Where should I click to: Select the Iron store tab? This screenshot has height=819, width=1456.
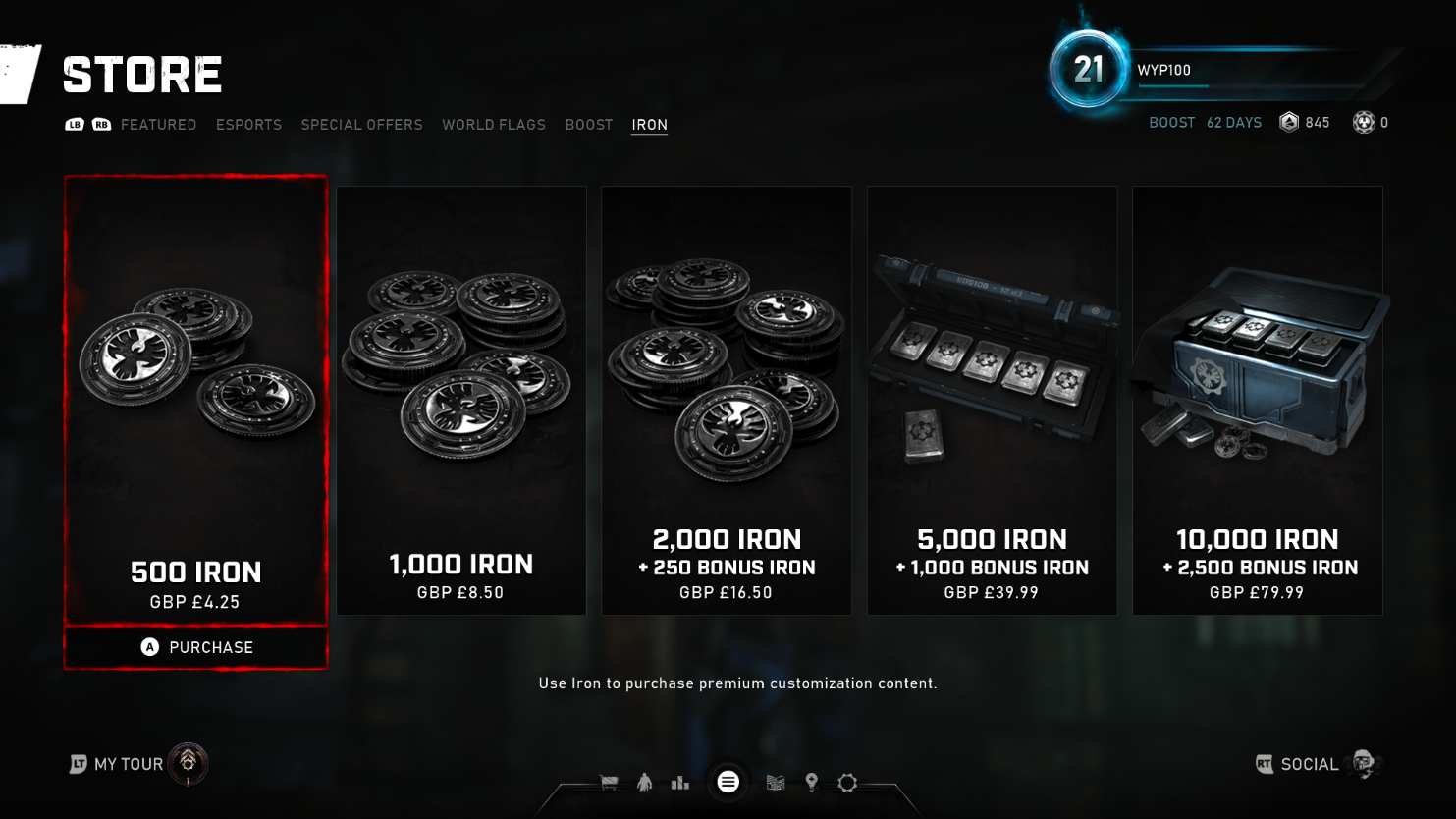click(x=649, y=125)
